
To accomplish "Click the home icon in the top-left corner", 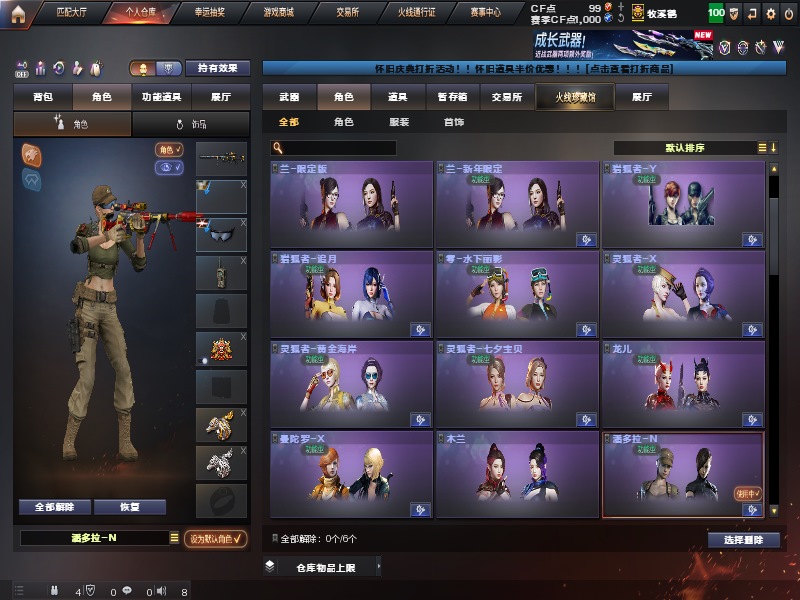I will pos(18,13).
